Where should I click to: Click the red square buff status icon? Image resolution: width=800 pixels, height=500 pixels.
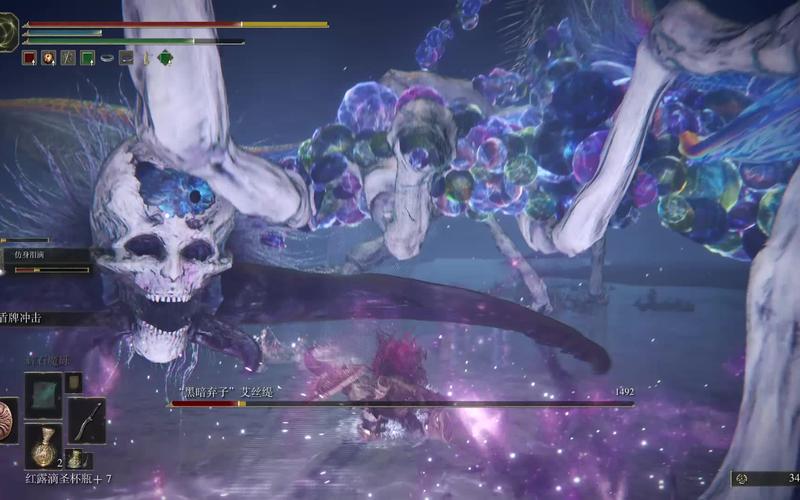(x=29, y=58)
